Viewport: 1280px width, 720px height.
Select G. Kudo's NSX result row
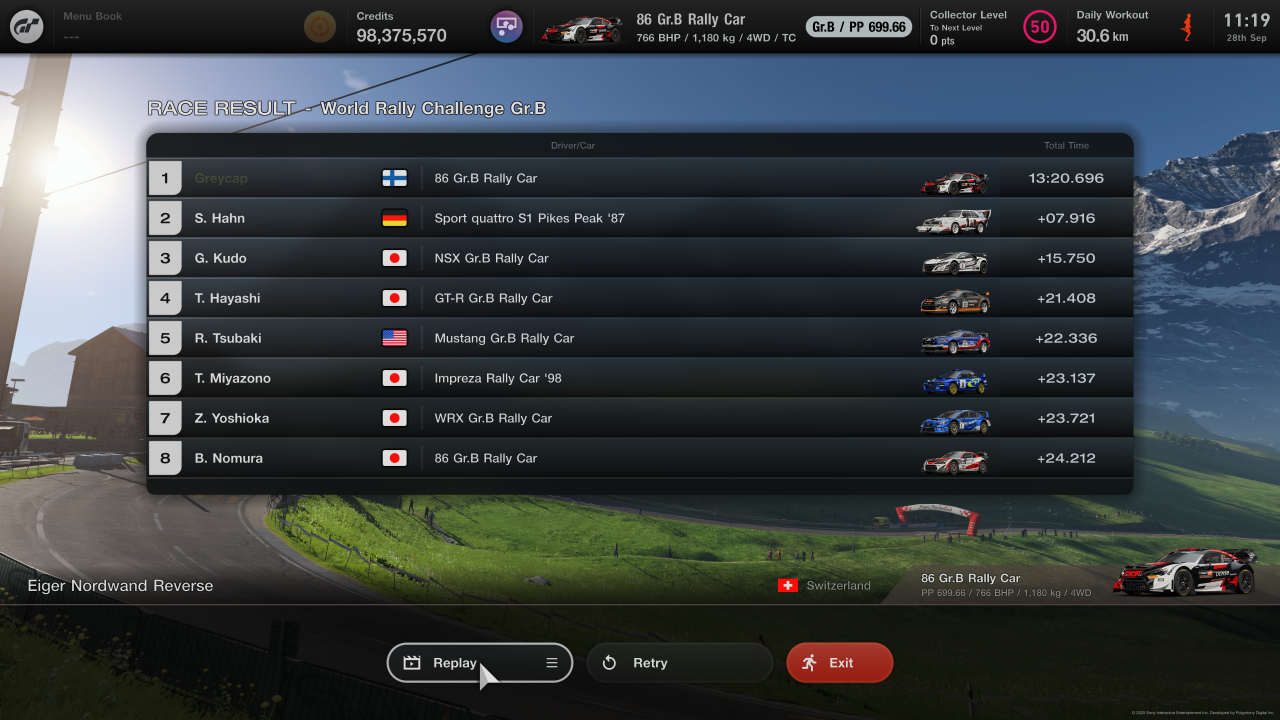click(640, 258)
